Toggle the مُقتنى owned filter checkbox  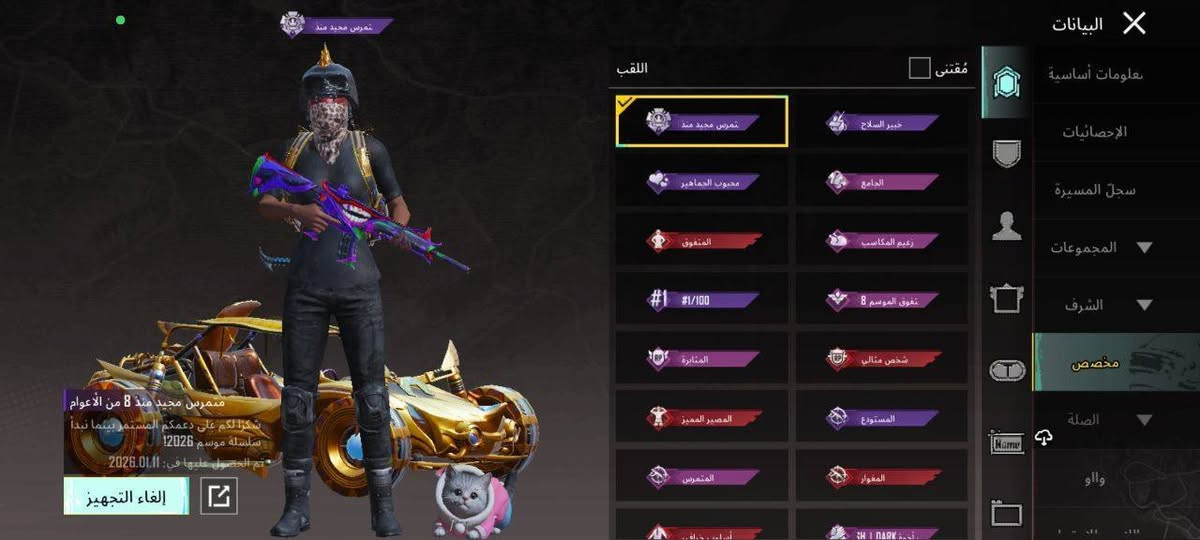[919, 68]
